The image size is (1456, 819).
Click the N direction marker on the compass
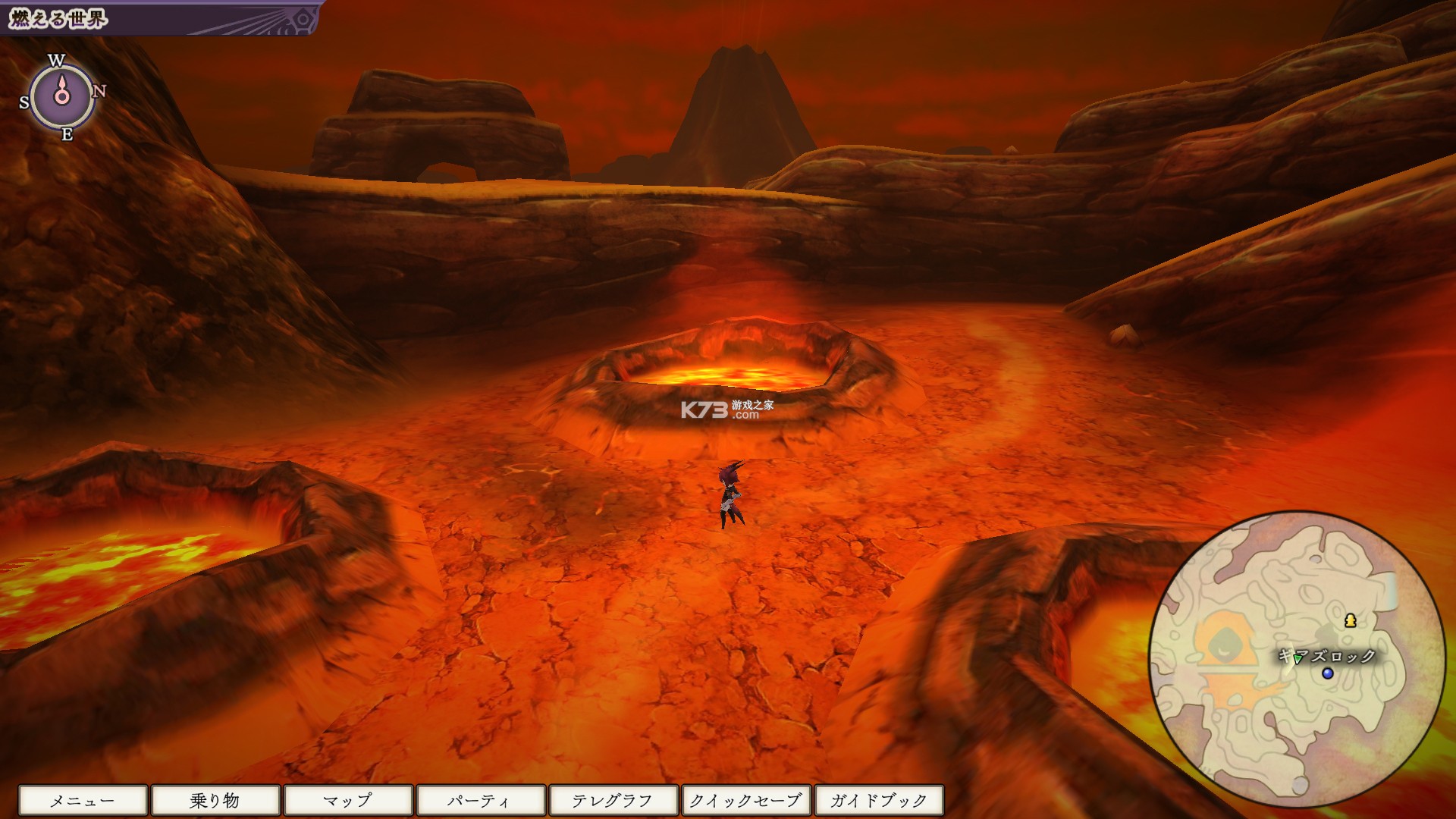pyautogui.click(x=99, y=91)
